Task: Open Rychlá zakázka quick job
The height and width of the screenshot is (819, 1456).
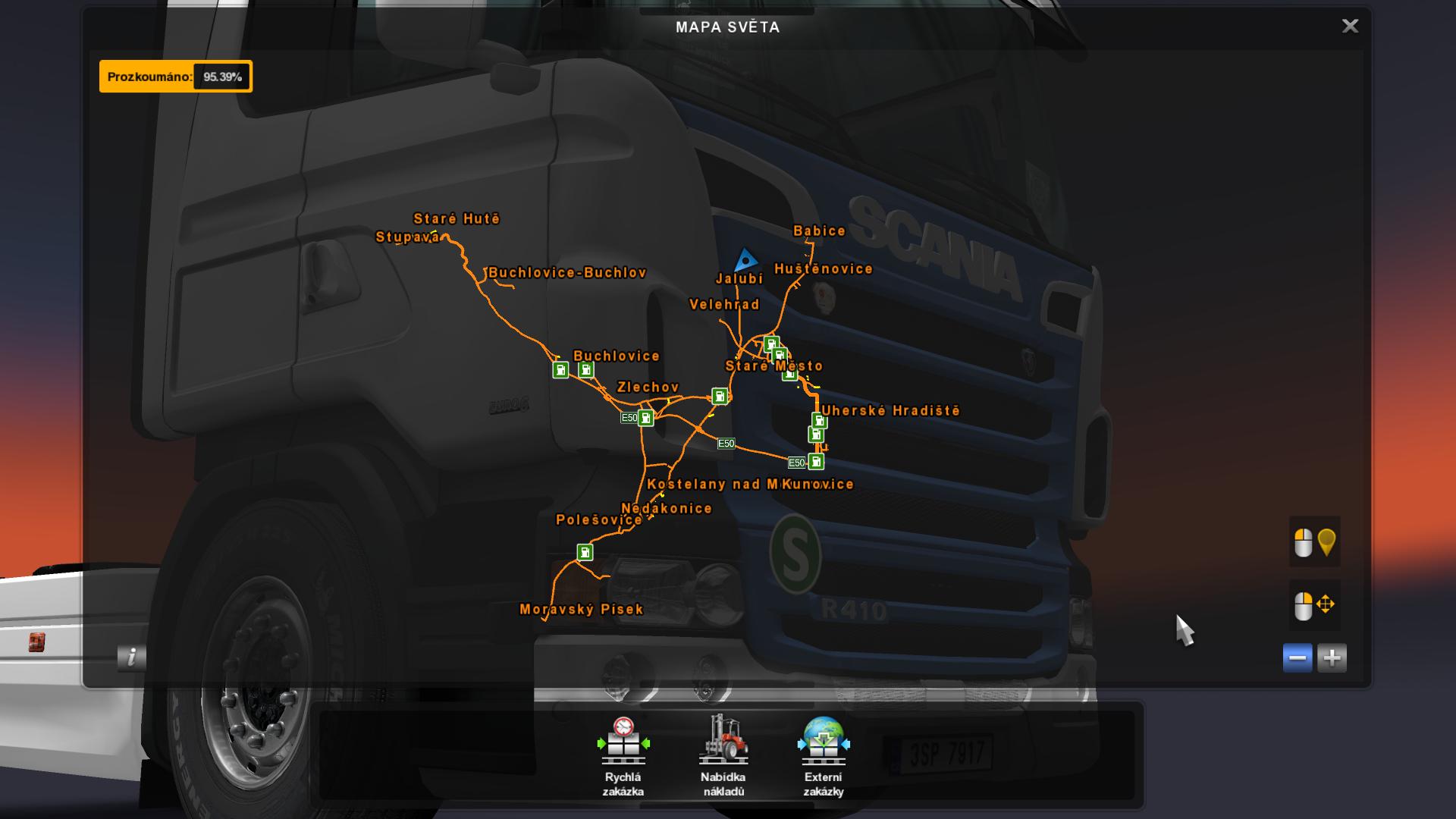Action: [x=623, y=756]
